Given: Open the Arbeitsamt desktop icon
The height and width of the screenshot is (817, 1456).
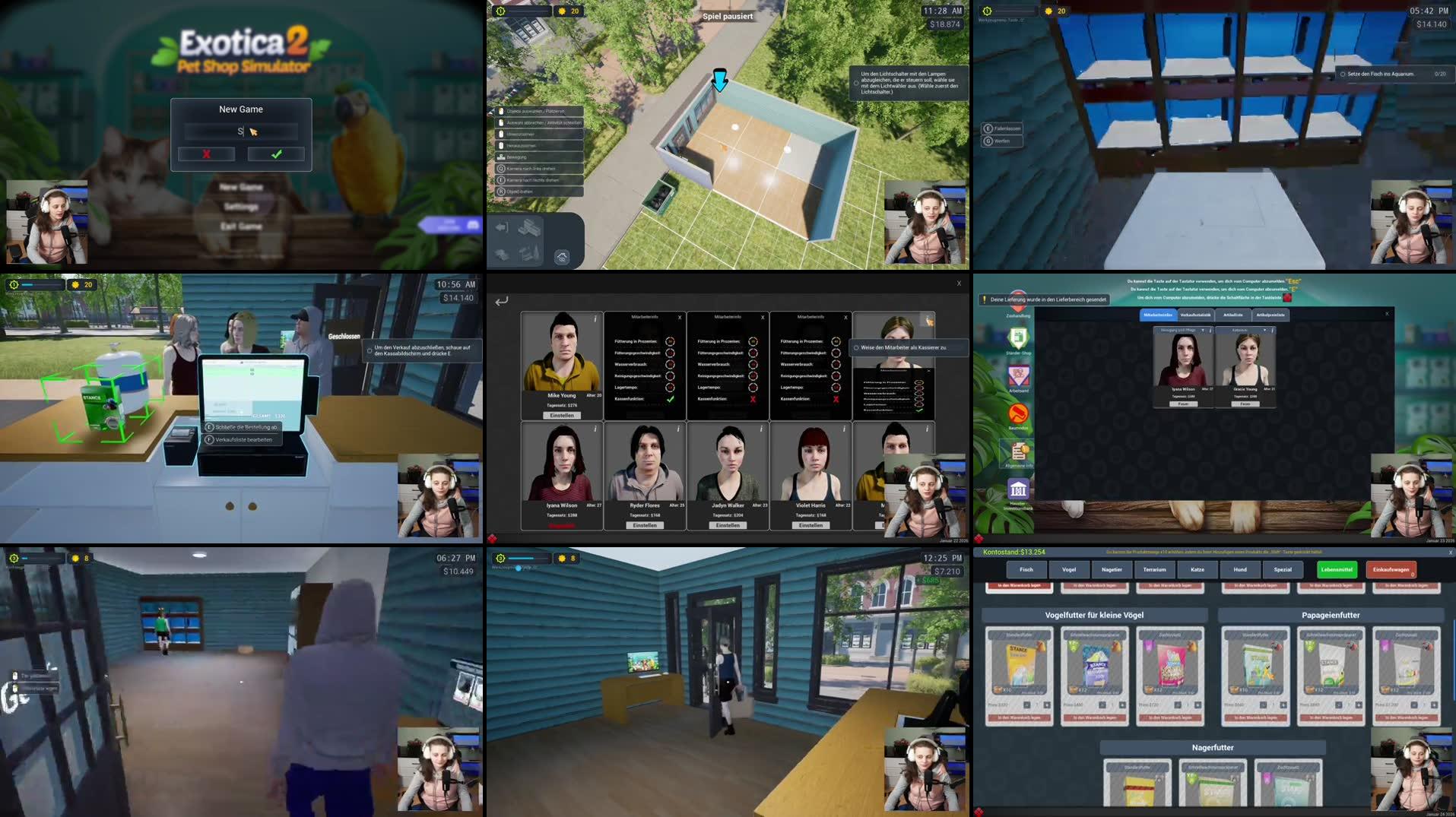Looking at the screenshot, I should [1018, 375].
